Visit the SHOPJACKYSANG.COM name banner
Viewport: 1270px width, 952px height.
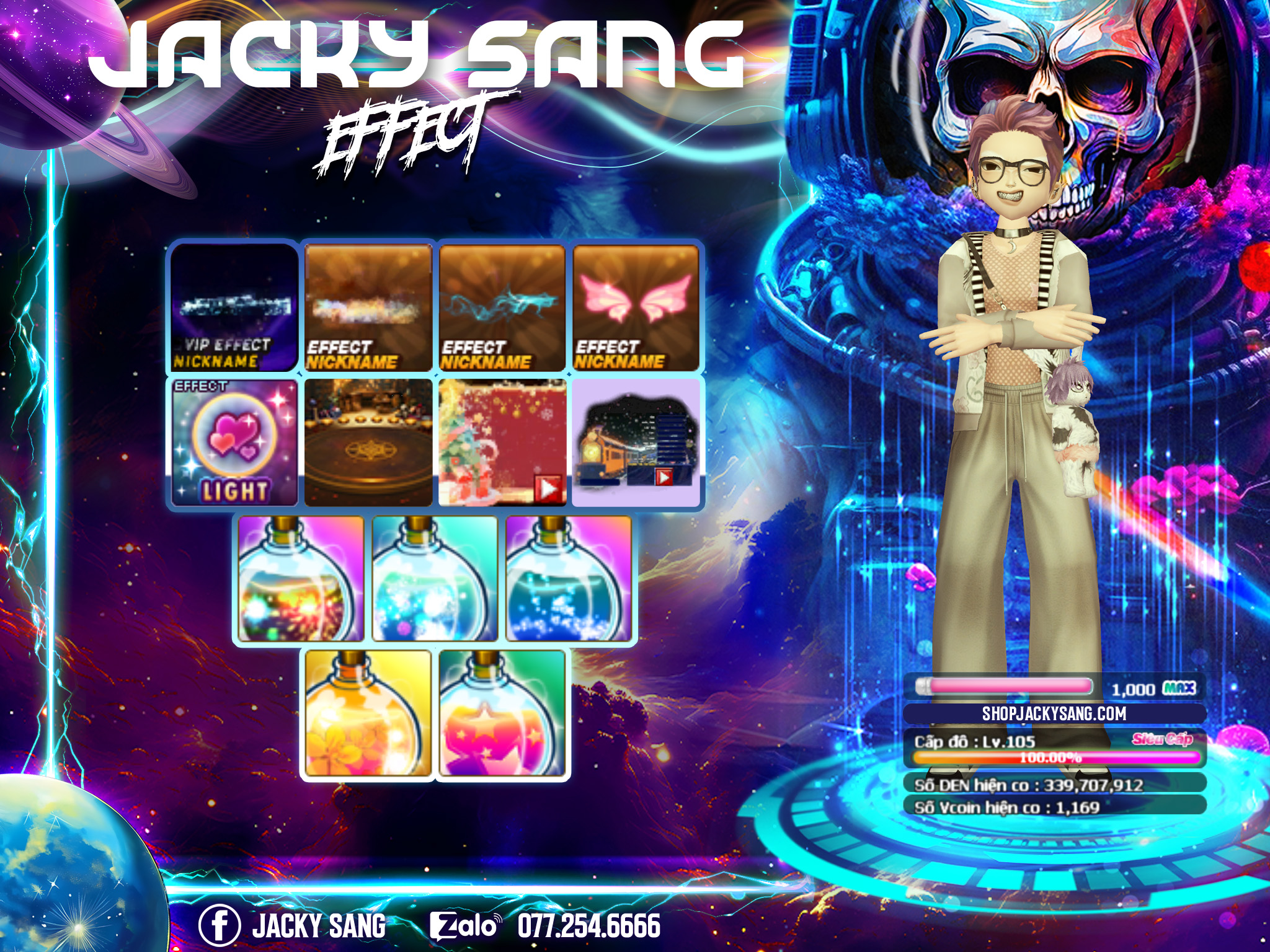pyautogui.click(x=1054, y=713)
